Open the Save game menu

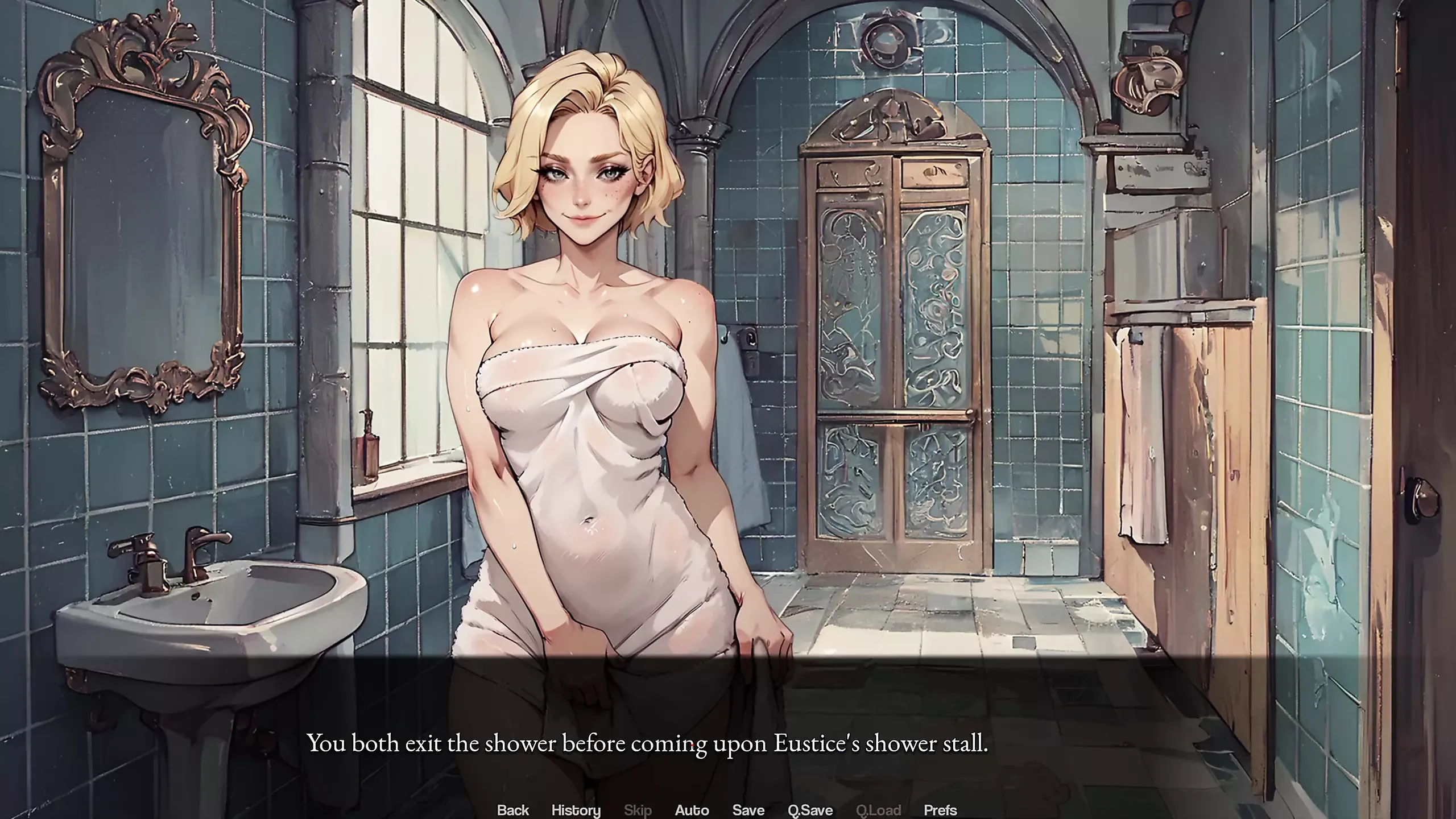point(748,810)
